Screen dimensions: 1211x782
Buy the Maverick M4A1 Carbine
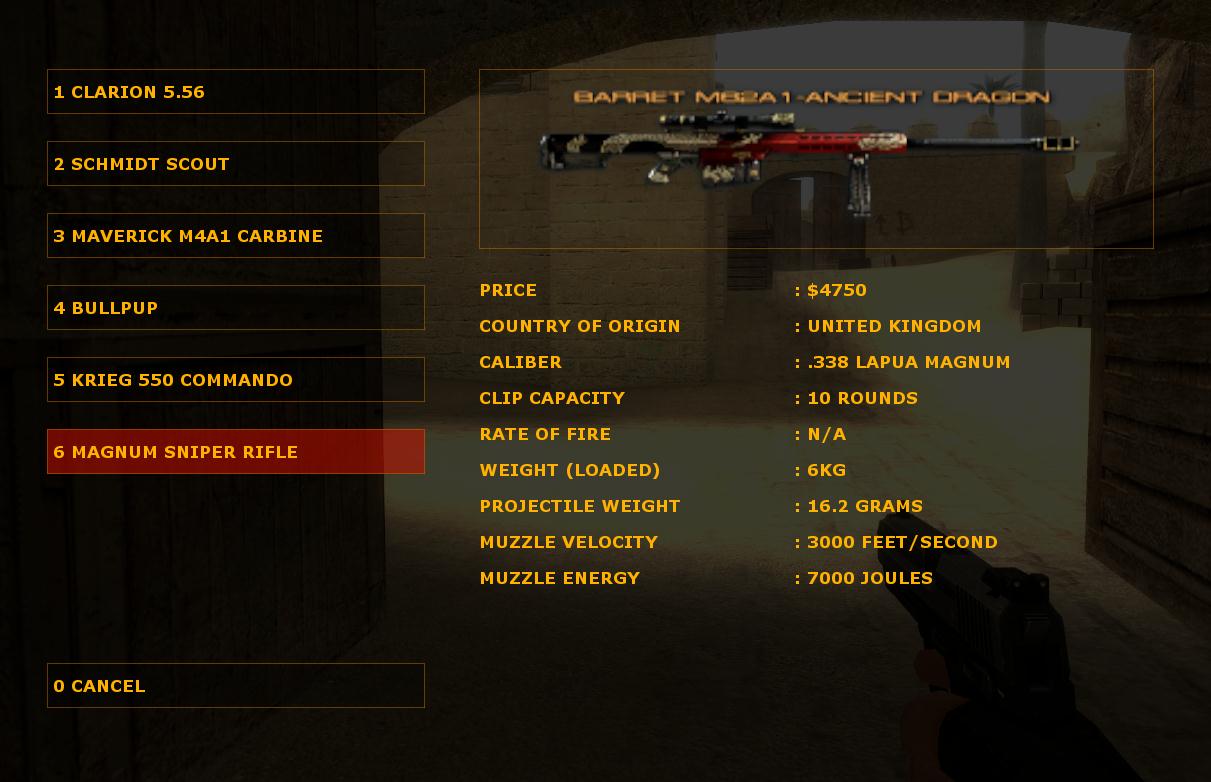pyautogui.click(x=235, y=236)
